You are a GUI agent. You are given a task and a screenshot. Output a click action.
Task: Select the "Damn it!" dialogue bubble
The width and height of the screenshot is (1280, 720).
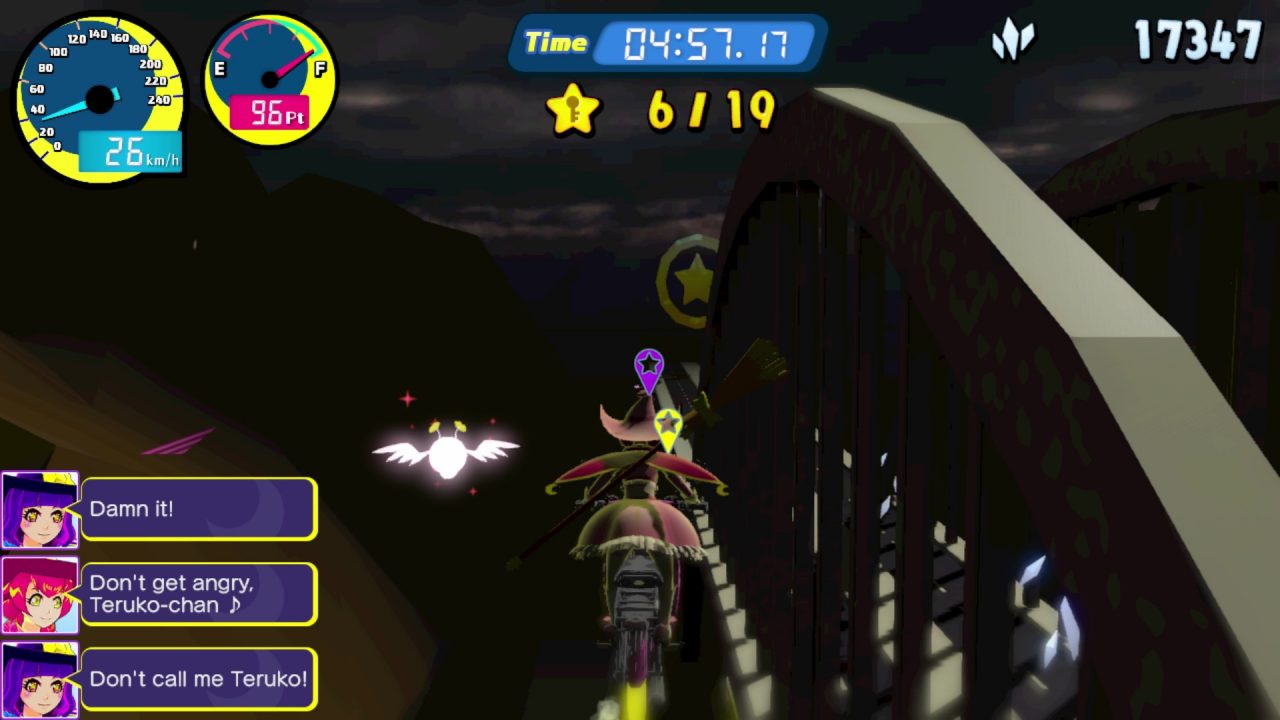pyautogui.click(x=199, y=509)
